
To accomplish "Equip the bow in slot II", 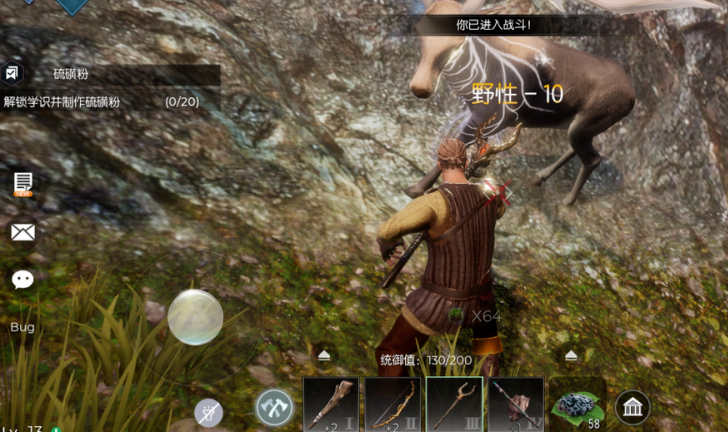I will pos(392,404).
